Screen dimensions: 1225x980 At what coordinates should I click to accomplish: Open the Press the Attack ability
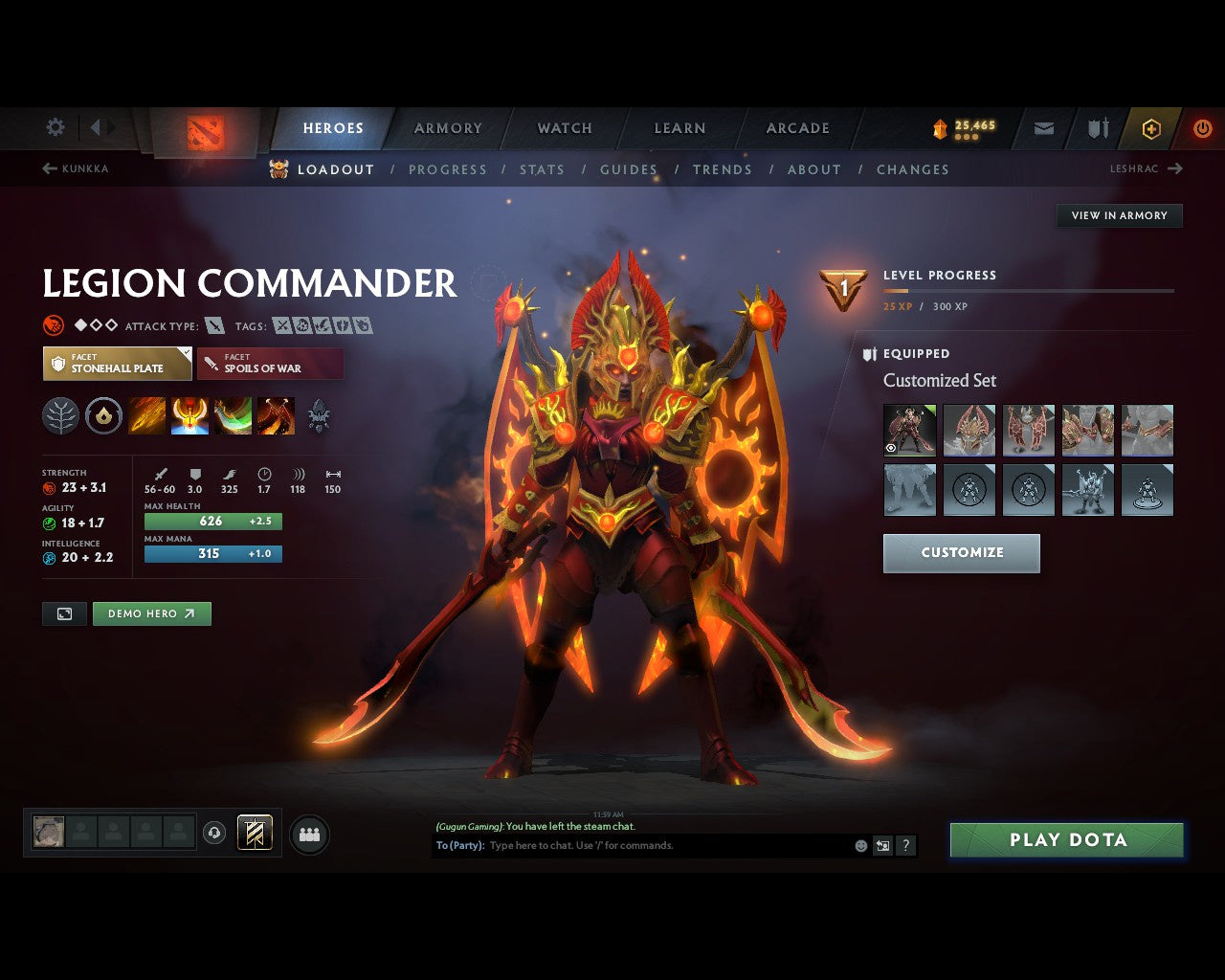189,415
